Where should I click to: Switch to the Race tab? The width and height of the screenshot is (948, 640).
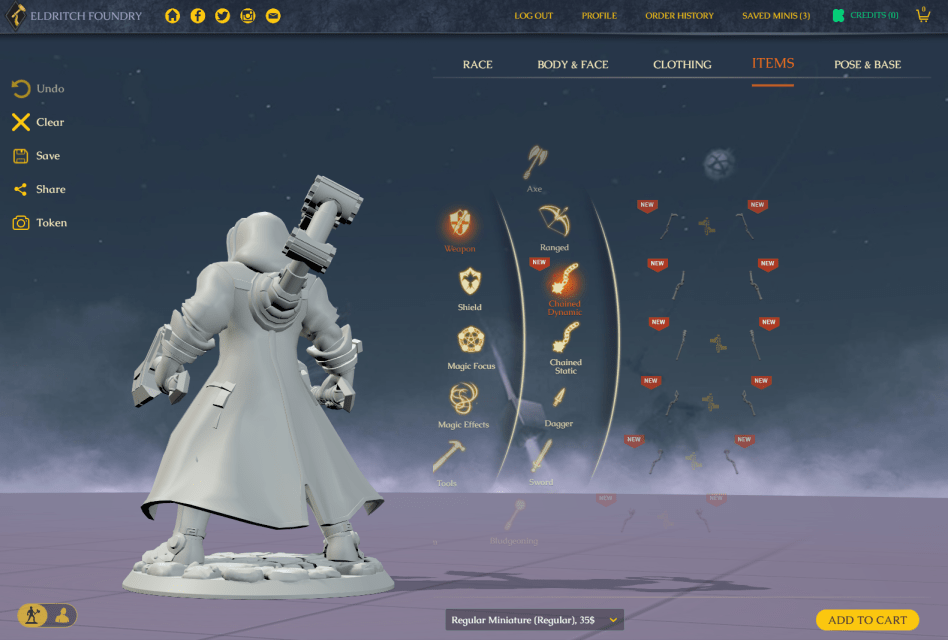477,65
